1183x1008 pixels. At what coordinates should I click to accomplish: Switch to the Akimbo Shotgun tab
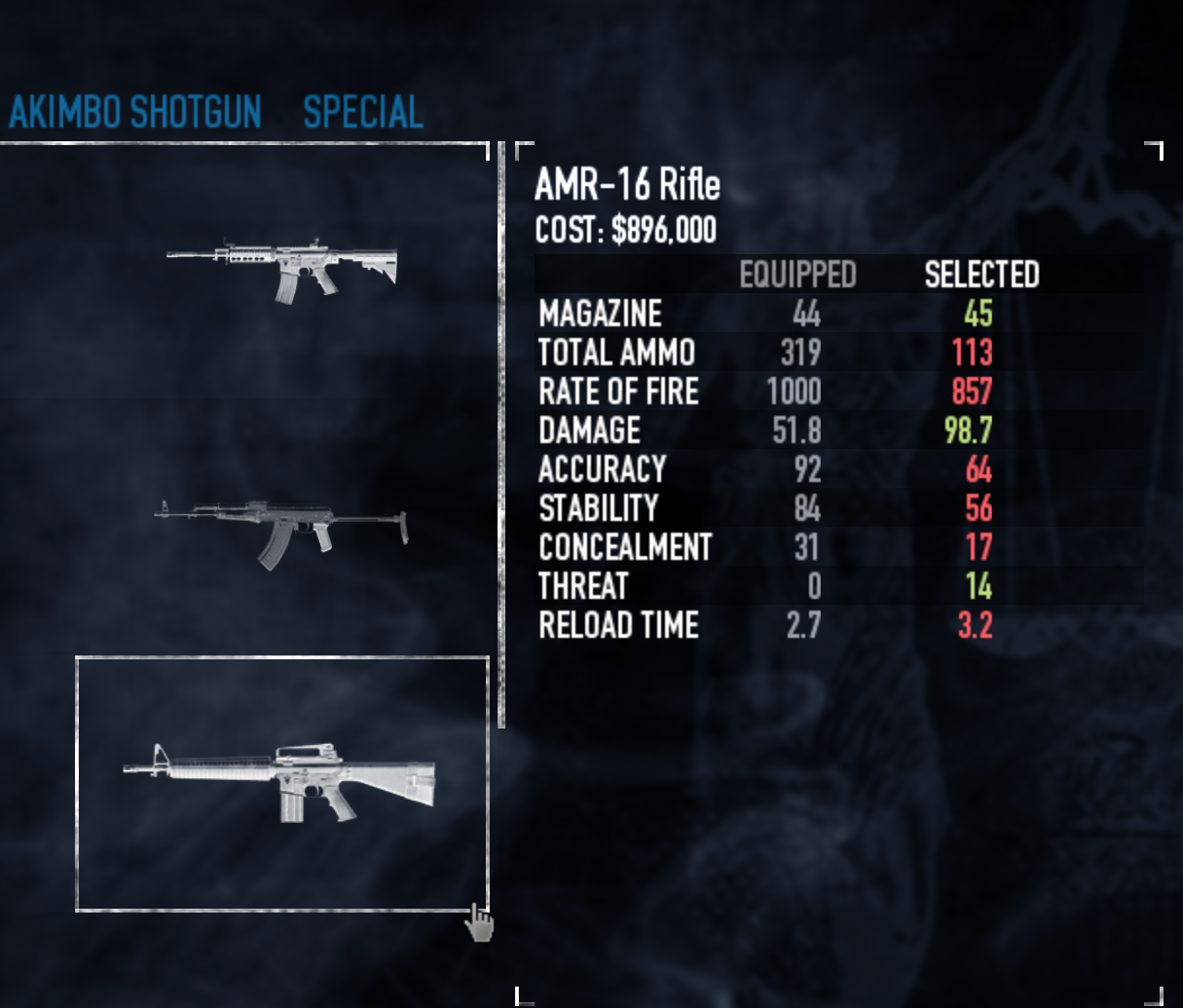tap(135, 112)
